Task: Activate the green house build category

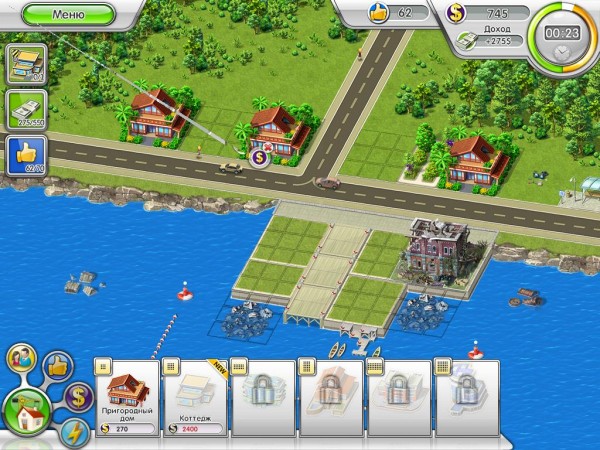Action: pyautogui.click(x=29, y=411)
